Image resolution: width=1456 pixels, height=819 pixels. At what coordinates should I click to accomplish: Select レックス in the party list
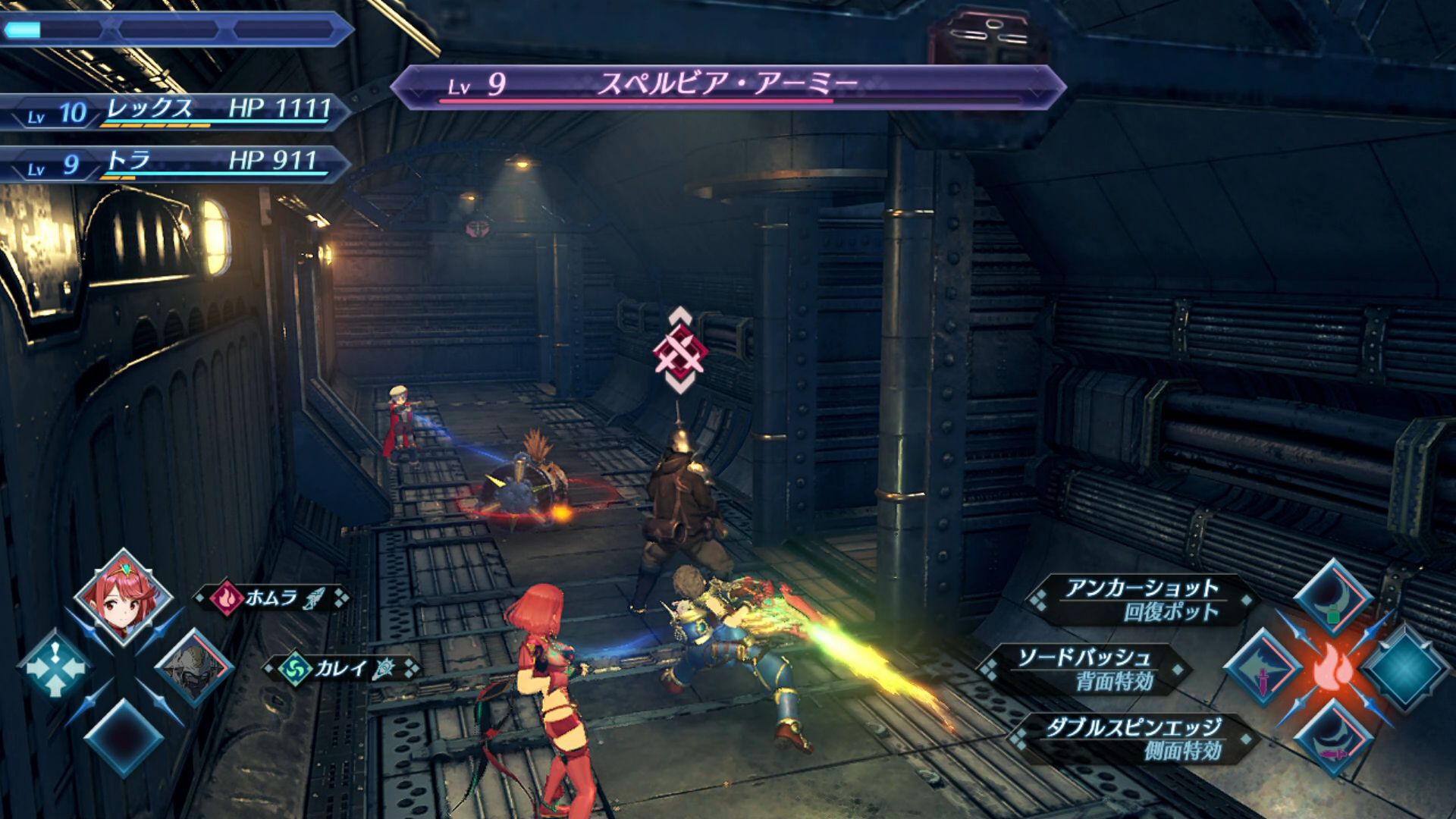174,111
